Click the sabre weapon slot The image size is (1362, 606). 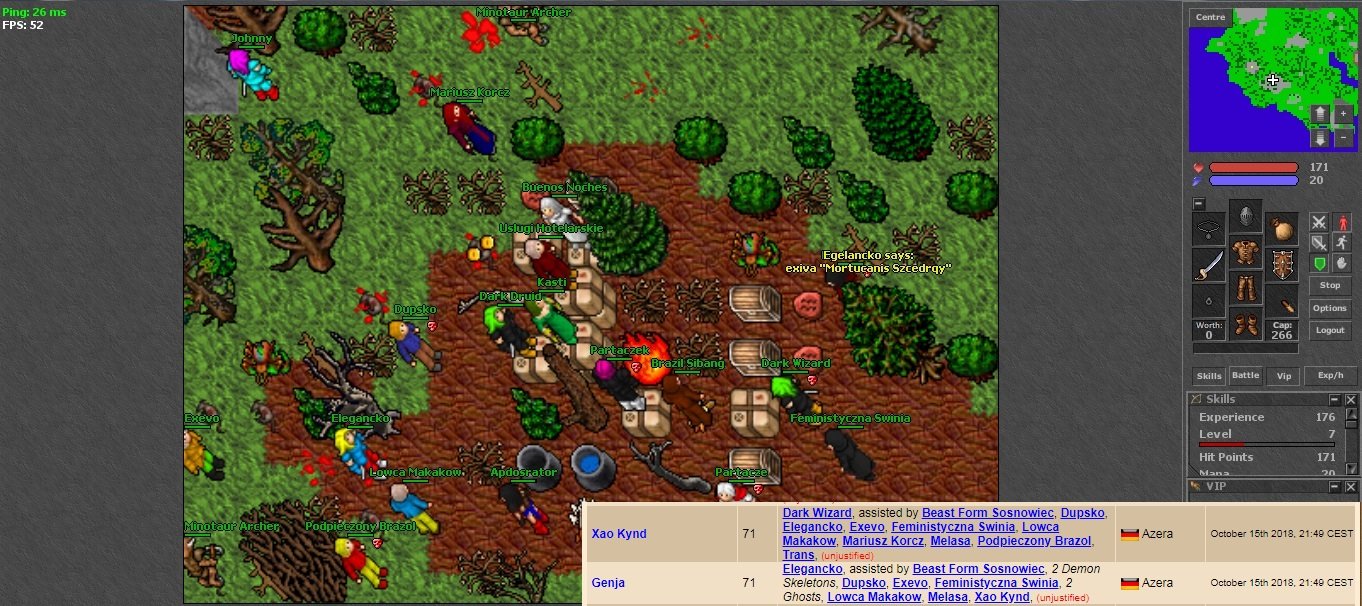(x=1209, y=265)
